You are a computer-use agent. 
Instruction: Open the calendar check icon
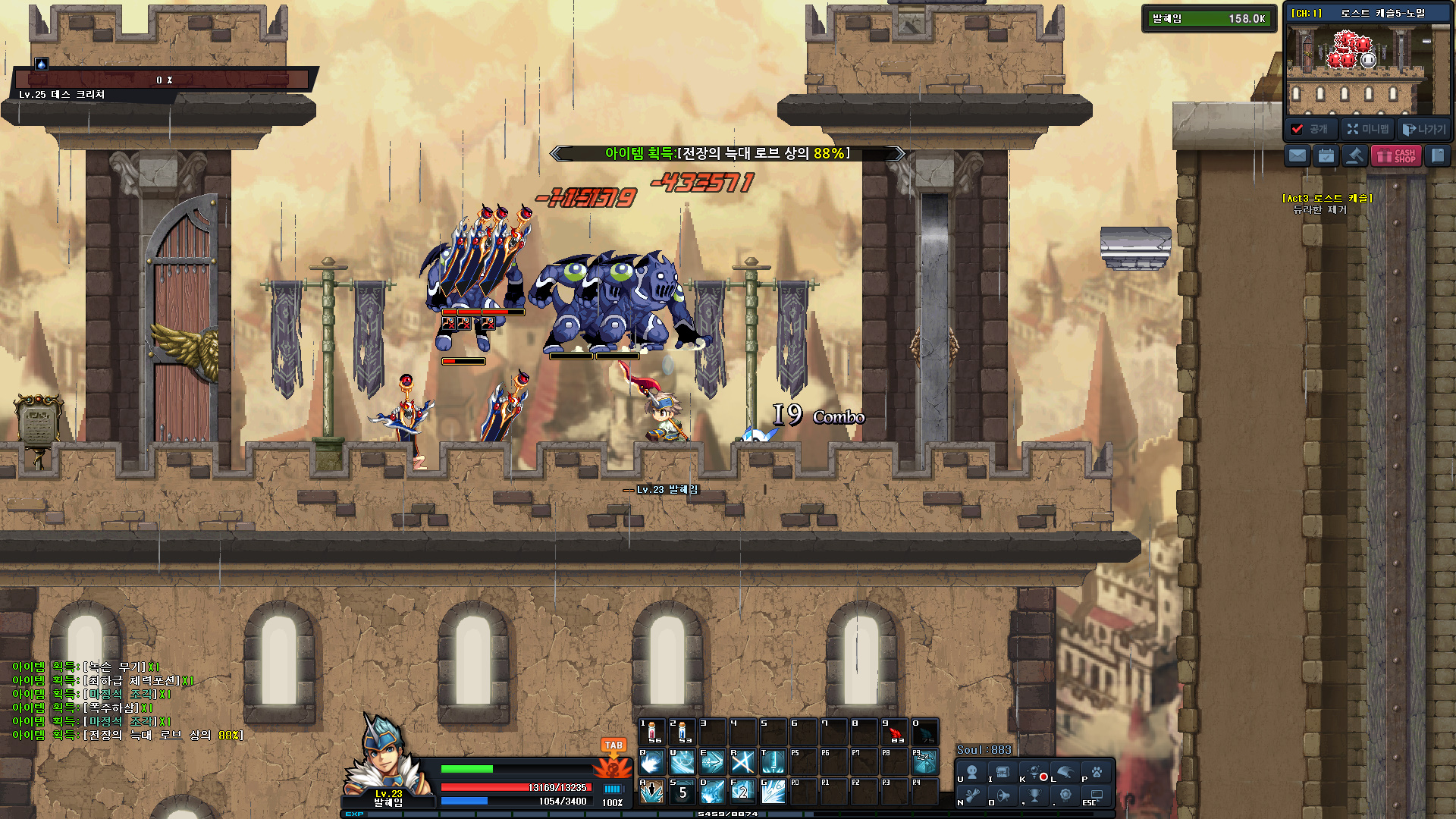click(1326, 156)
